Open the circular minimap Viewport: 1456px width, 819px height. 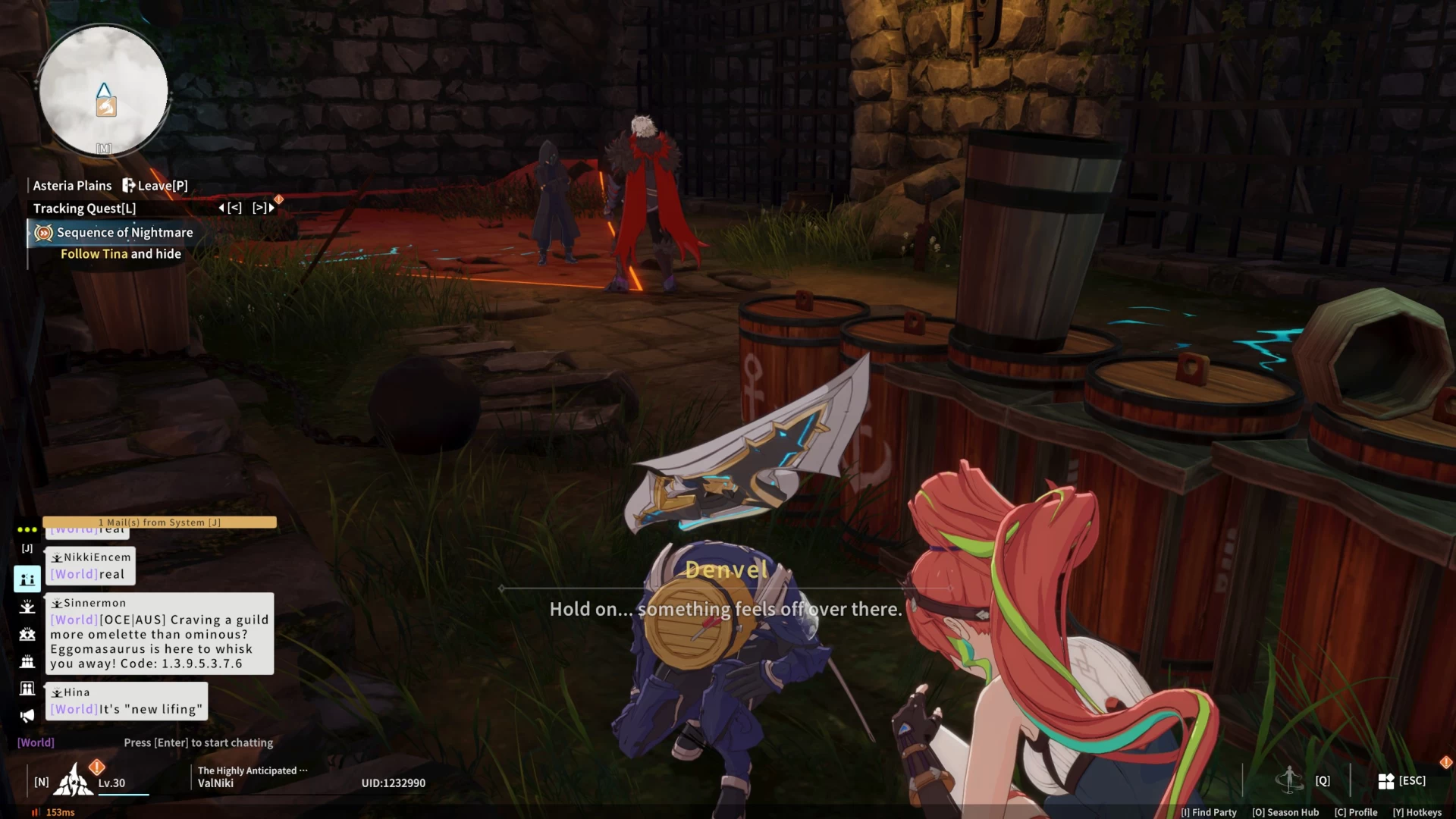pyautogui.click(x=104, y=91)
